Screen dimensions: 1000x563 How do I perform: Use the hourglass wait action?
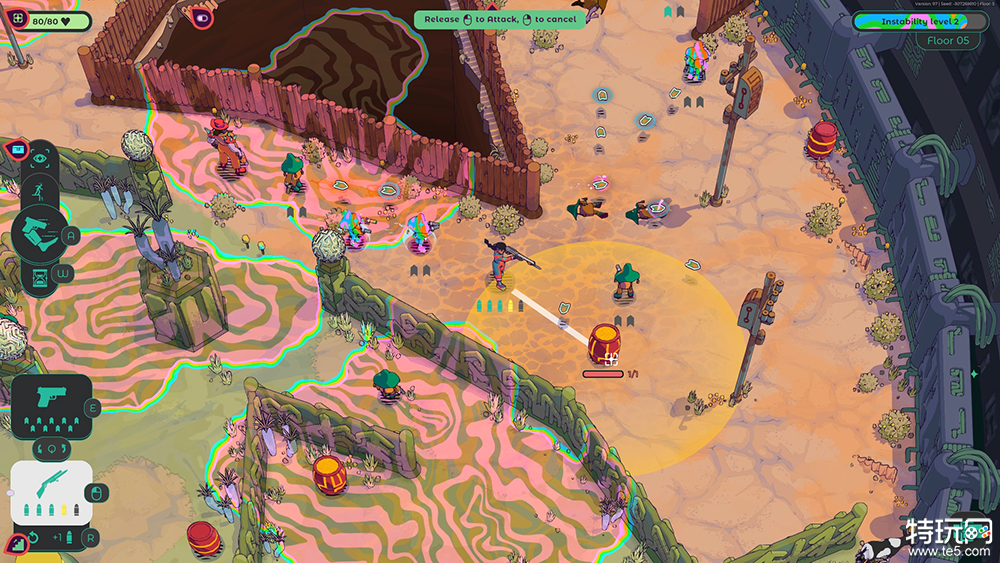(40, 276)
